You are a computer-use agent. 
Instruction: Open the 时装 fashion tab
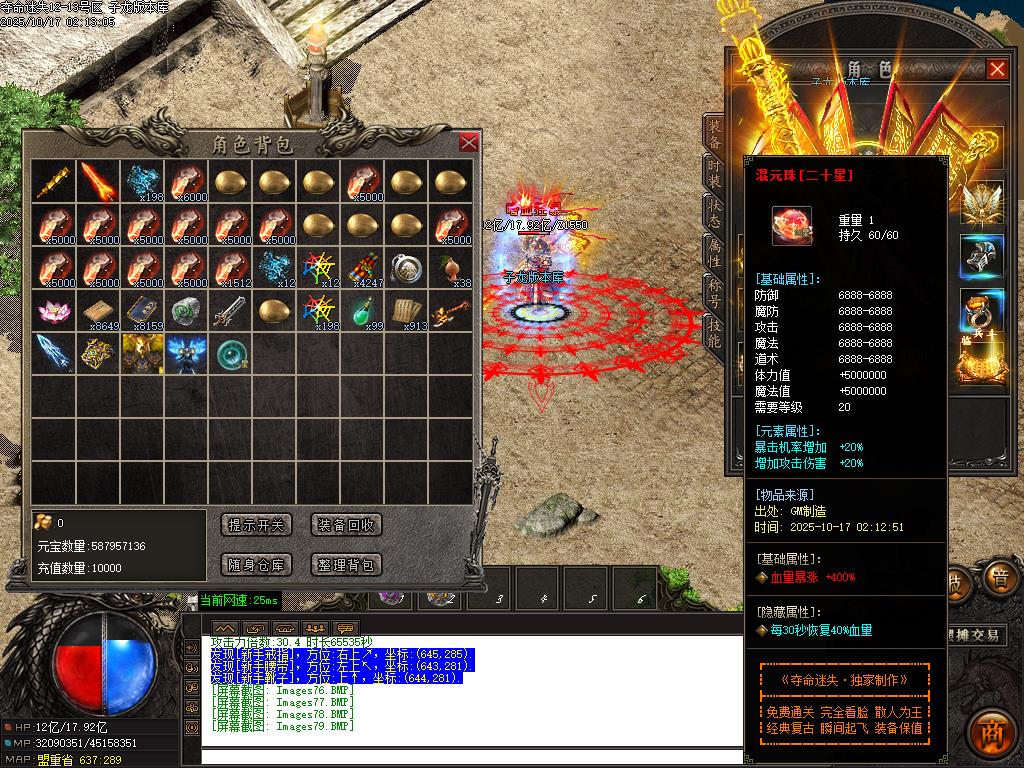click(714, 171)
